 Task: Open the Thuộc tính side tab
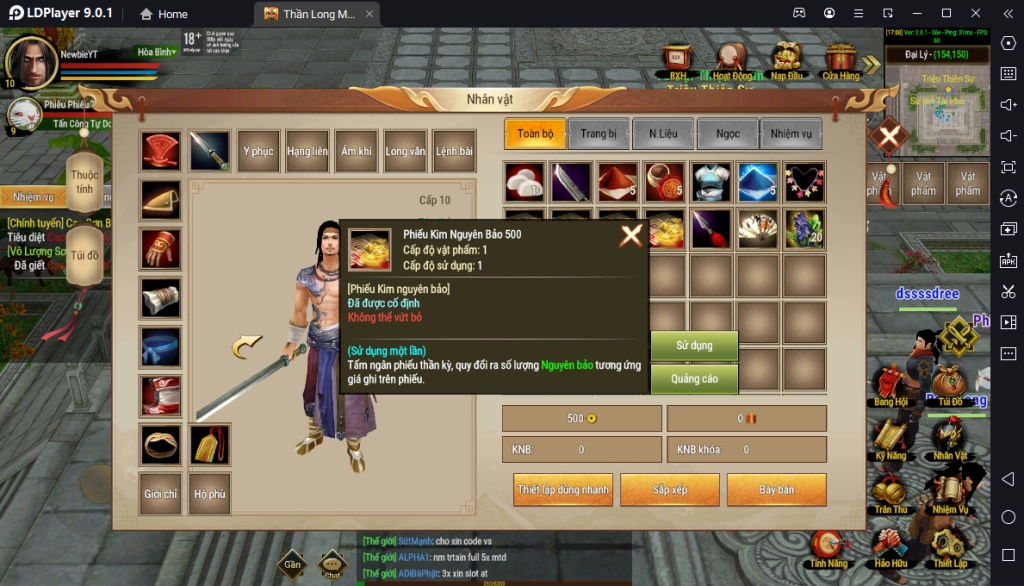click(85, 182)
